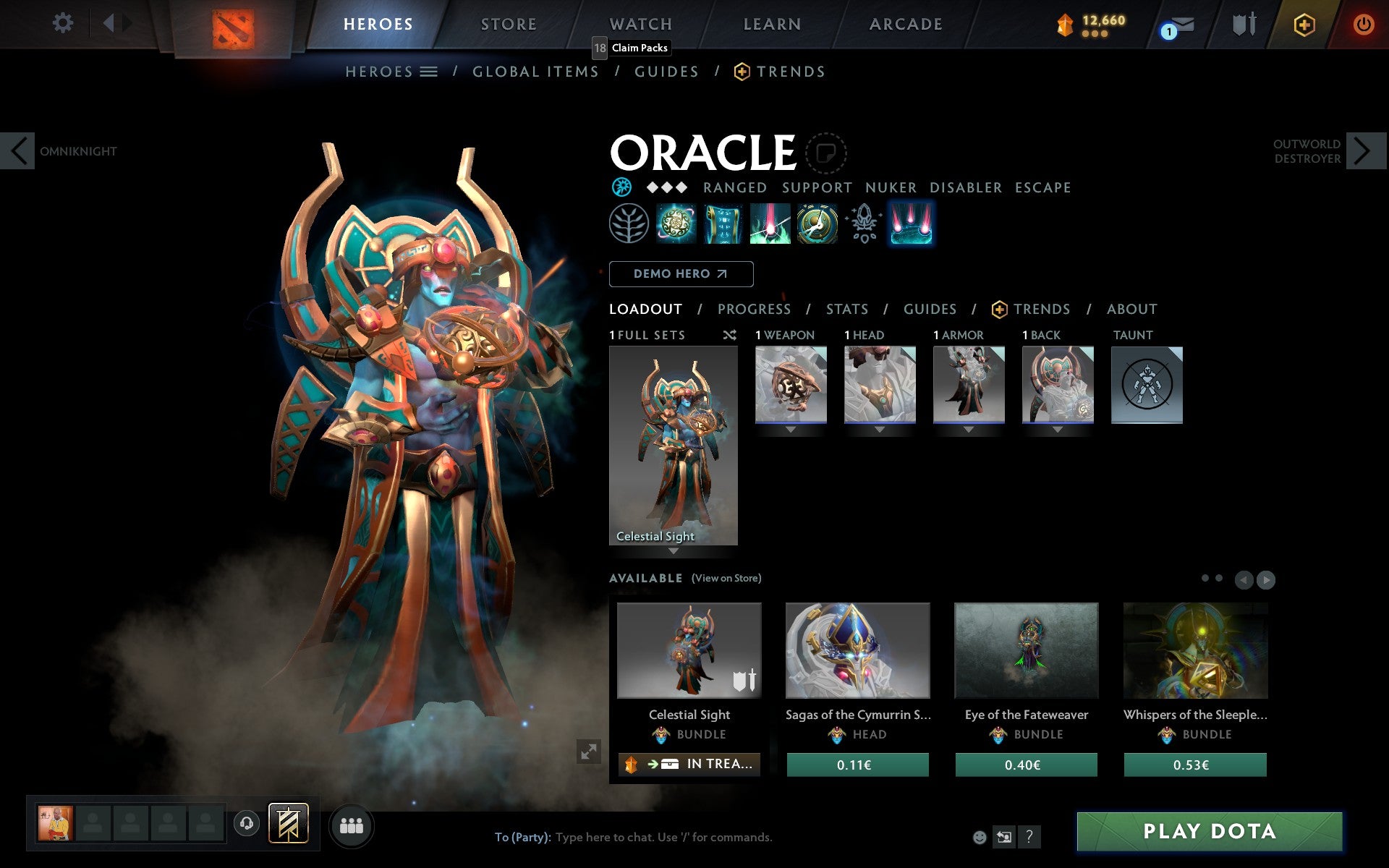Select the Fate's Edict scroll ability icon

click(x=721, y=225)
